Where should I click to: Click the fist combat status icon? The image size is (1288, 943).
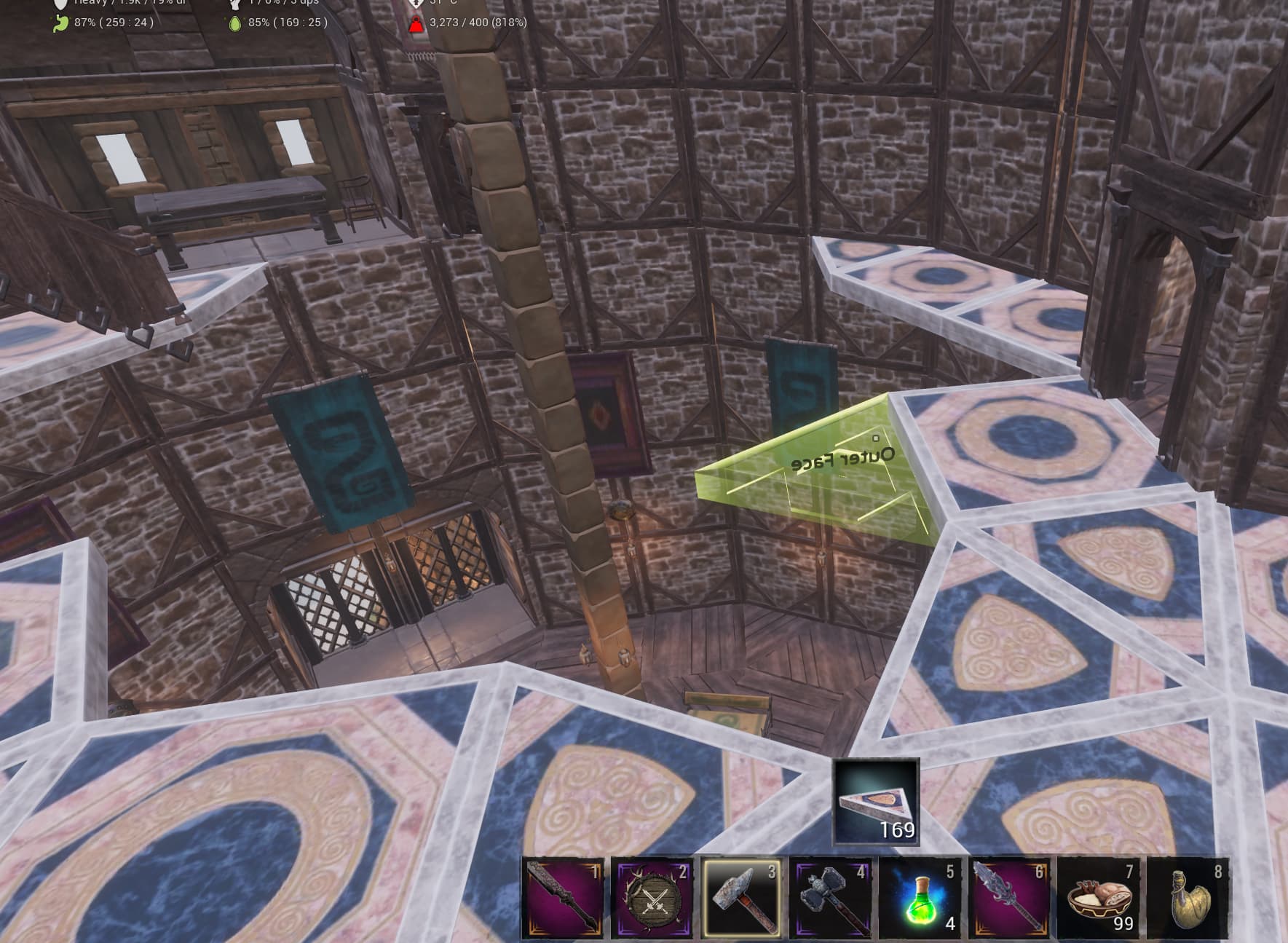234,3
